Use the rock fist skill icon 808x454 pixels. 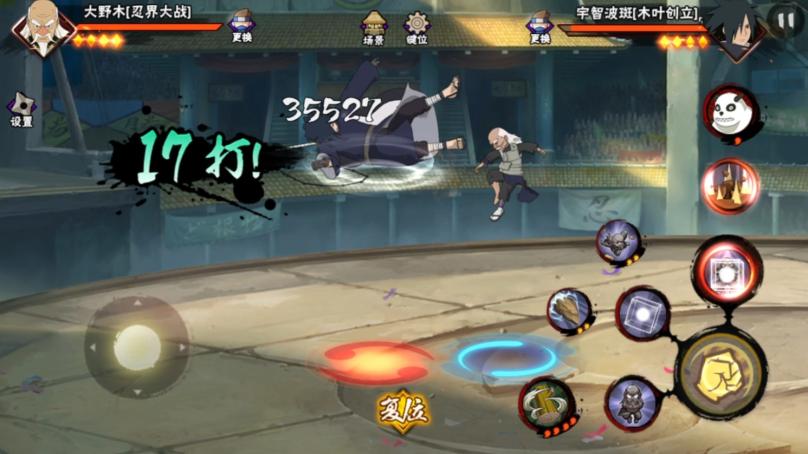[x=571, y=311]
